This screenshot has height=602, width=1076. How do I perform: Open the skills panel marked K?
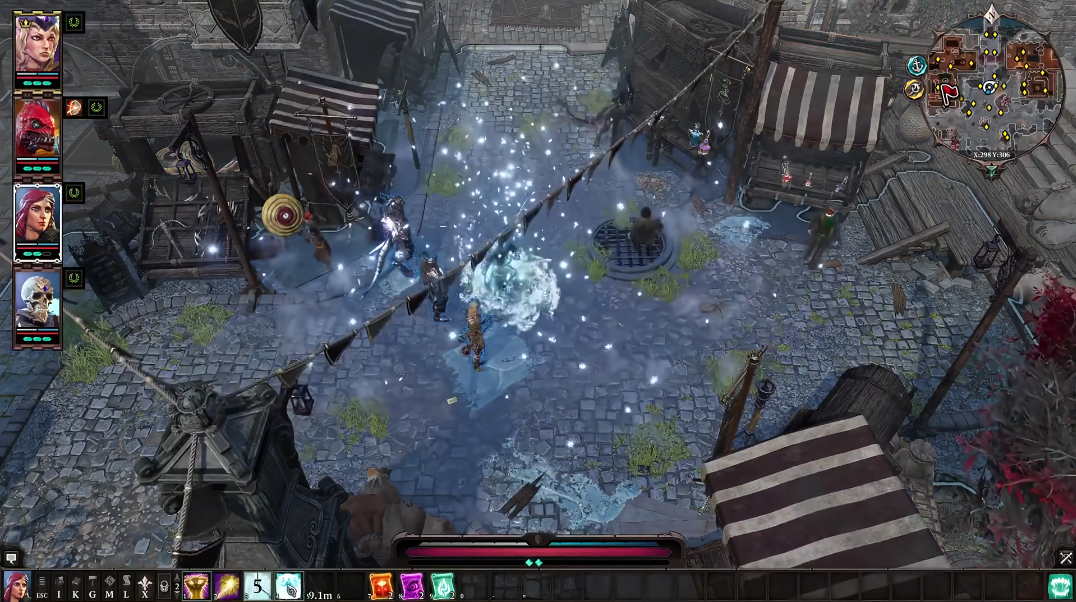[x=76, y=587]
